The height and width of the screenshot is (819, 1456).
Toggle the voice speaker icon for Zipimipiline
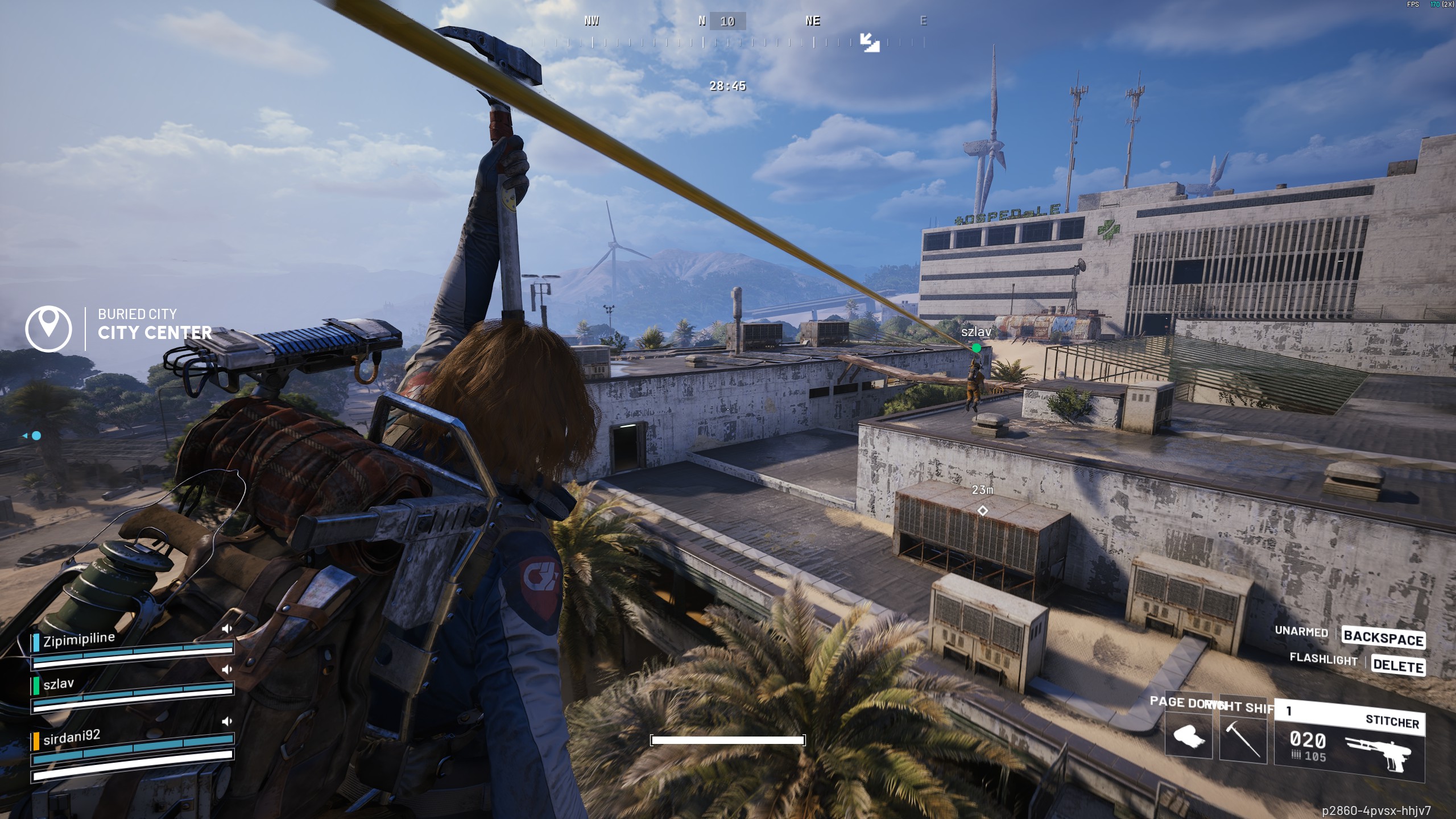coord(227,628)
